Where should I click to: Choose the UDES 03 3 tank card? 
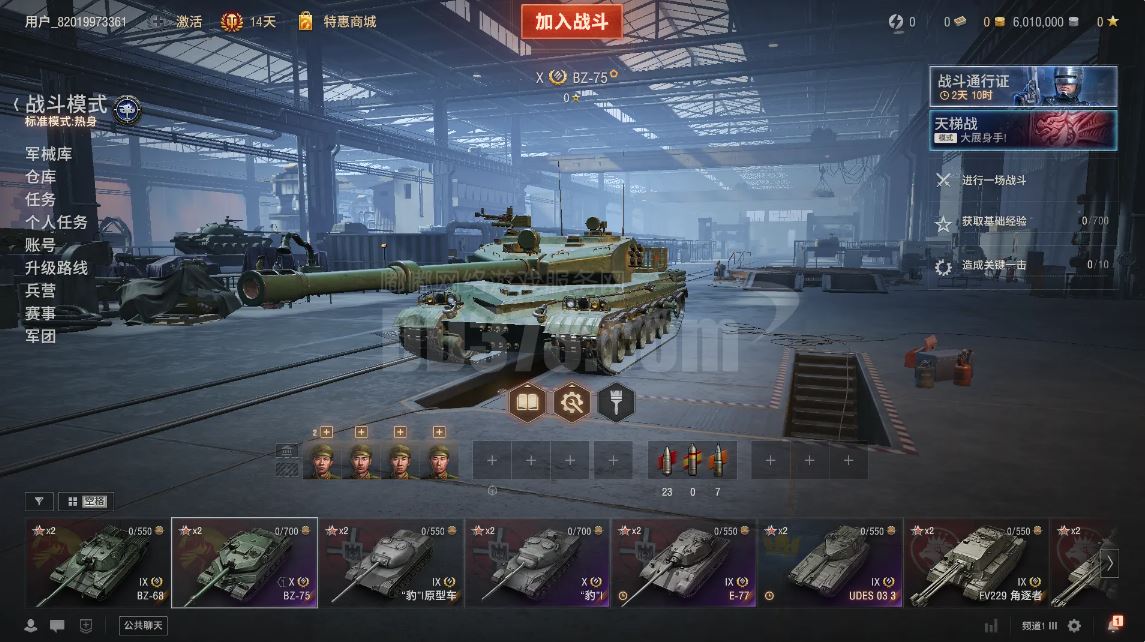[x=831, y=562]
